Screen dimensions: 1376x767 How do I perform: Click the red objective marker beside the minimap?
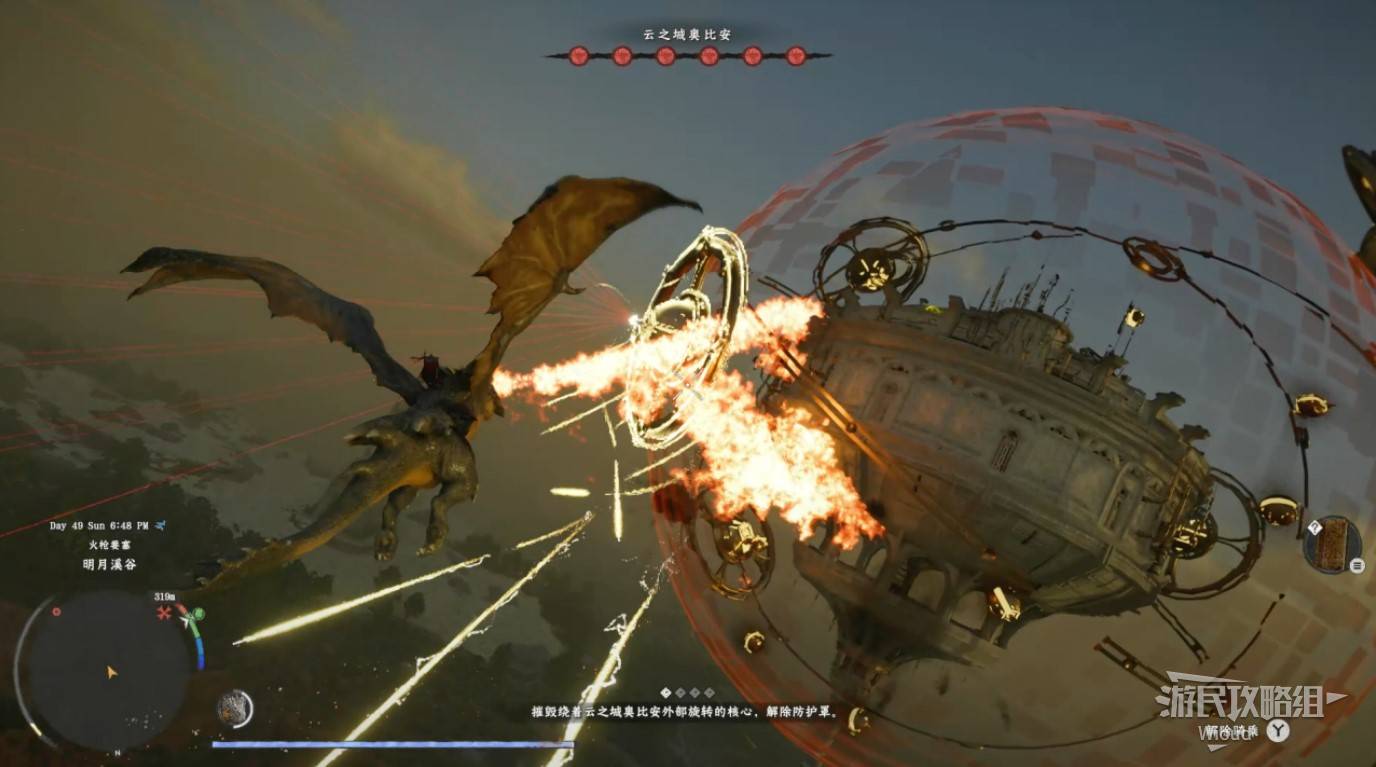pos(164,613)
